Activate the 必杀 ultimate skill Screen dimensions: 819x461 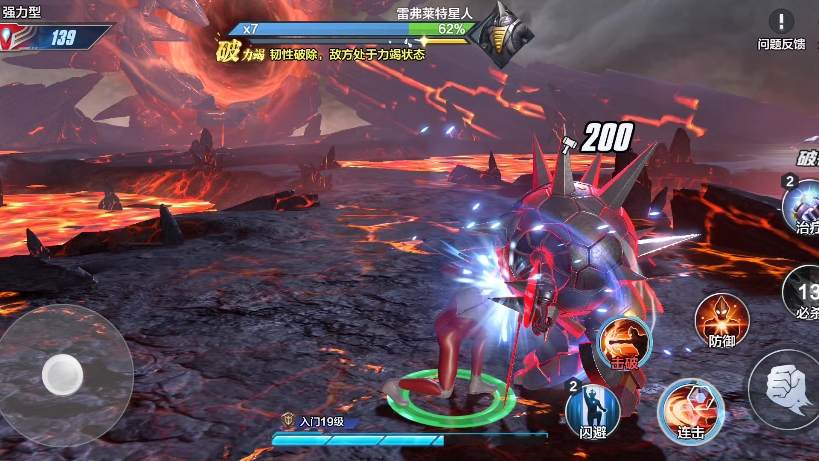click(x=803, y=293)
